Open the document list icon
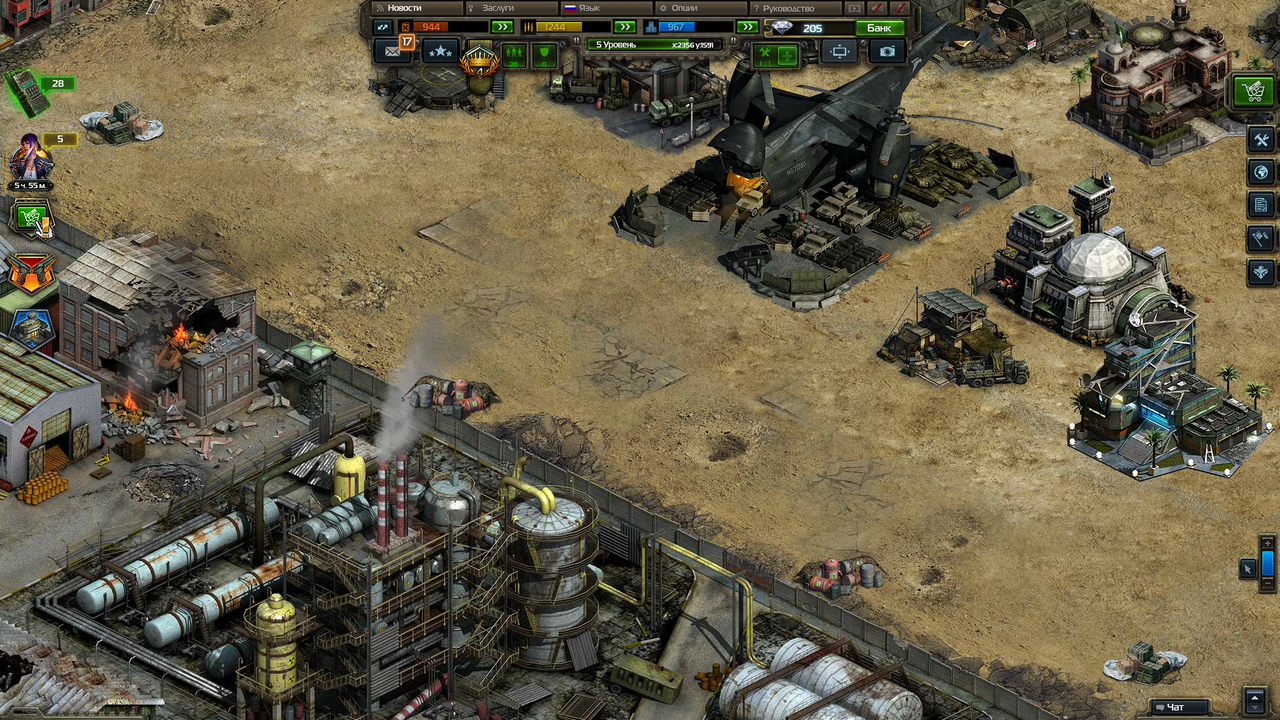This screenshot has height=720, width=1280. [1261, 205]
